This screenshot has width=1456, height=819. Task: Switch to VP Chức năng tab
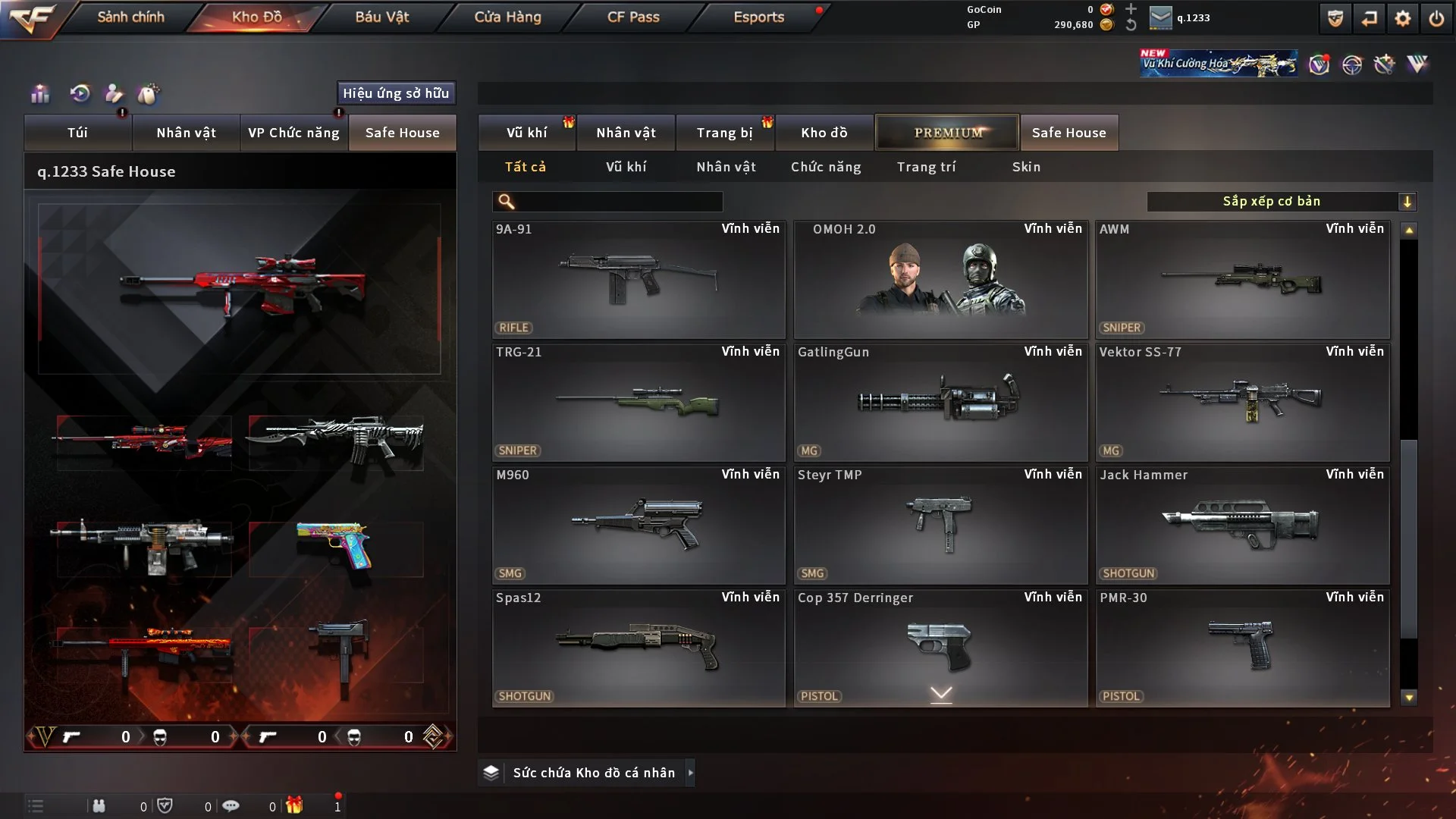(293, 133)
